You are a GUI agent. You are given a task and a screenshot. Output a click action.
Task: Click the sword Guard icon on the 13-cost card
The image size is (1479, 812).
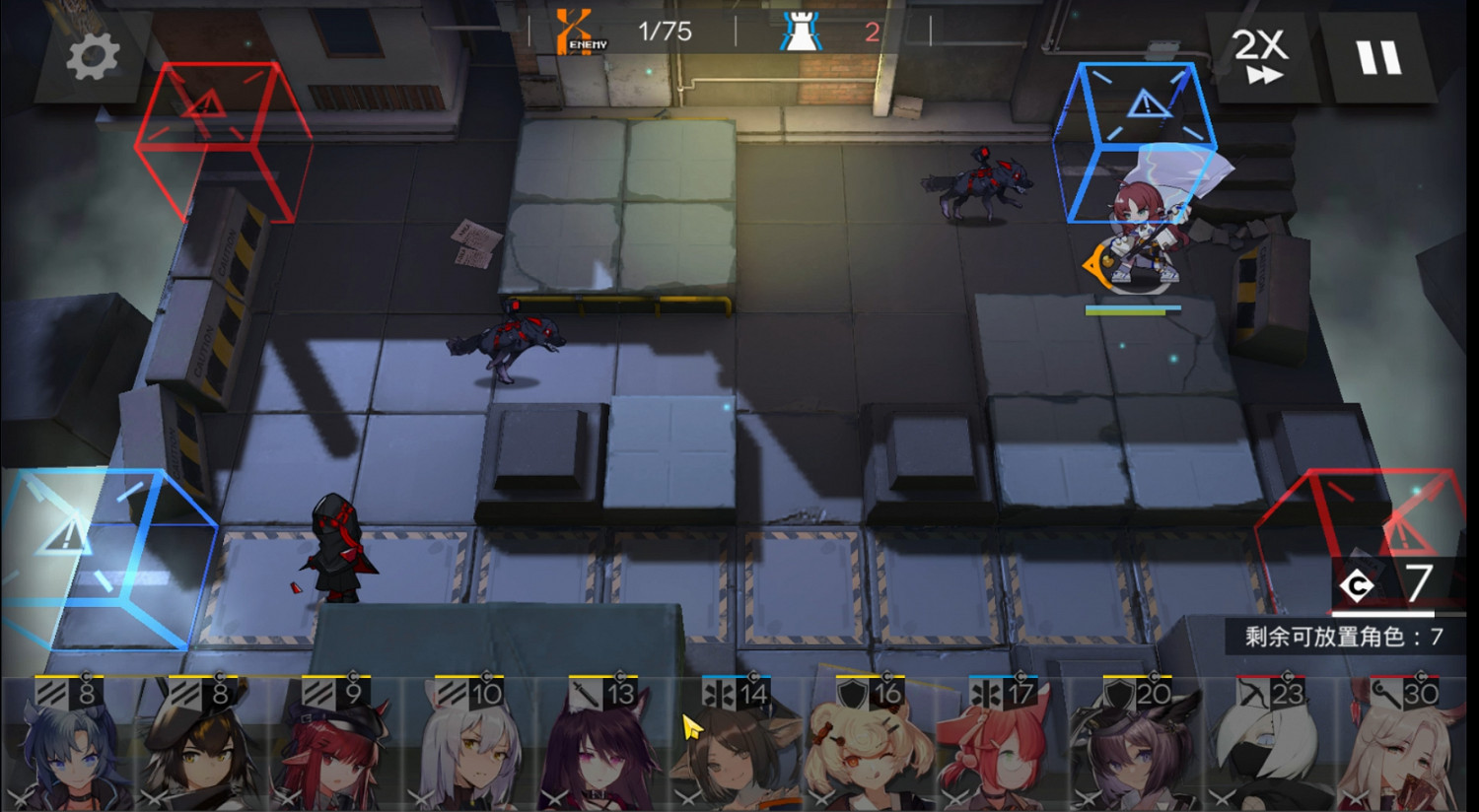584,693
